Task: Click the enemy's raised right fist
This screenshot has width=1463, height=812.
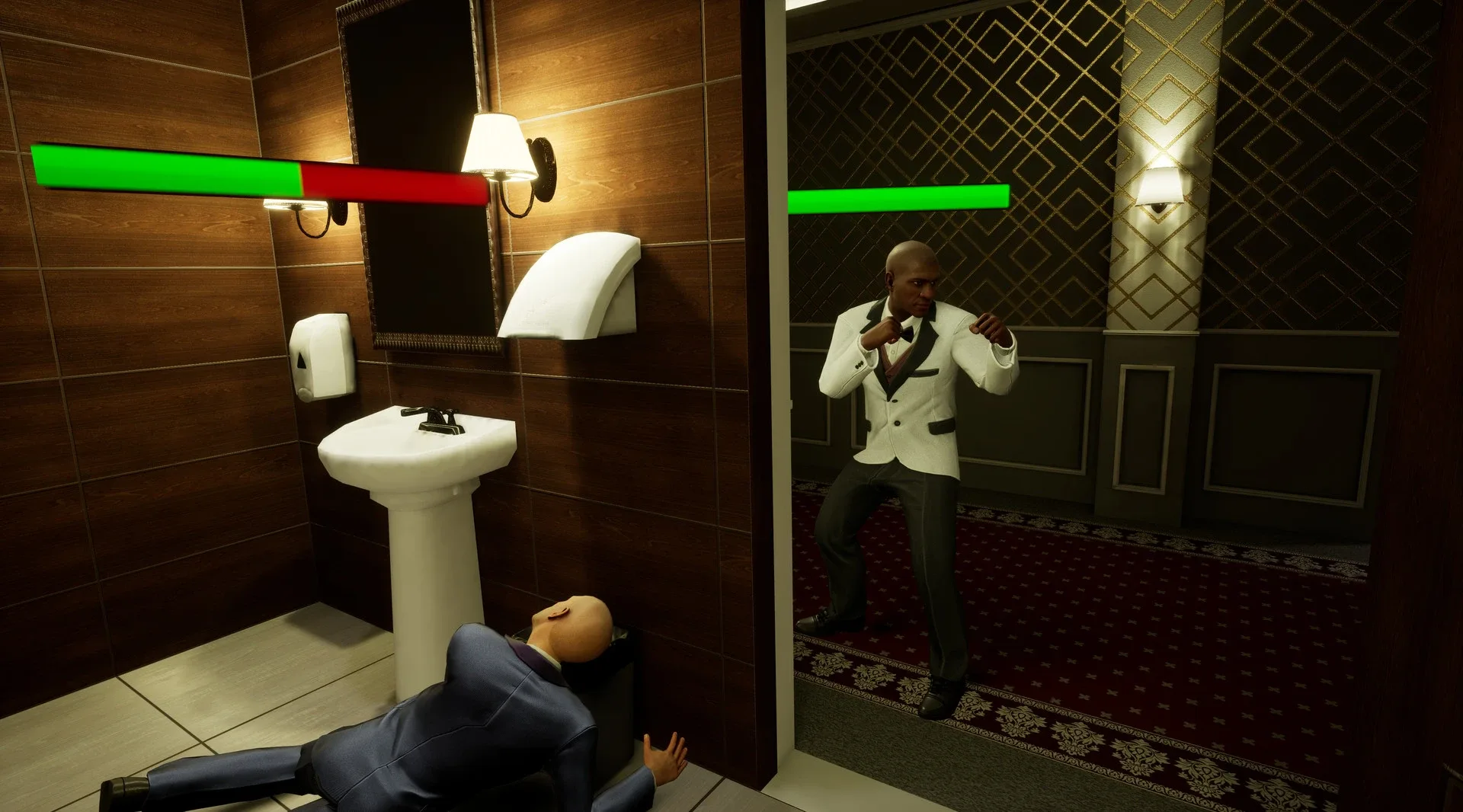Action: point(987,328)
